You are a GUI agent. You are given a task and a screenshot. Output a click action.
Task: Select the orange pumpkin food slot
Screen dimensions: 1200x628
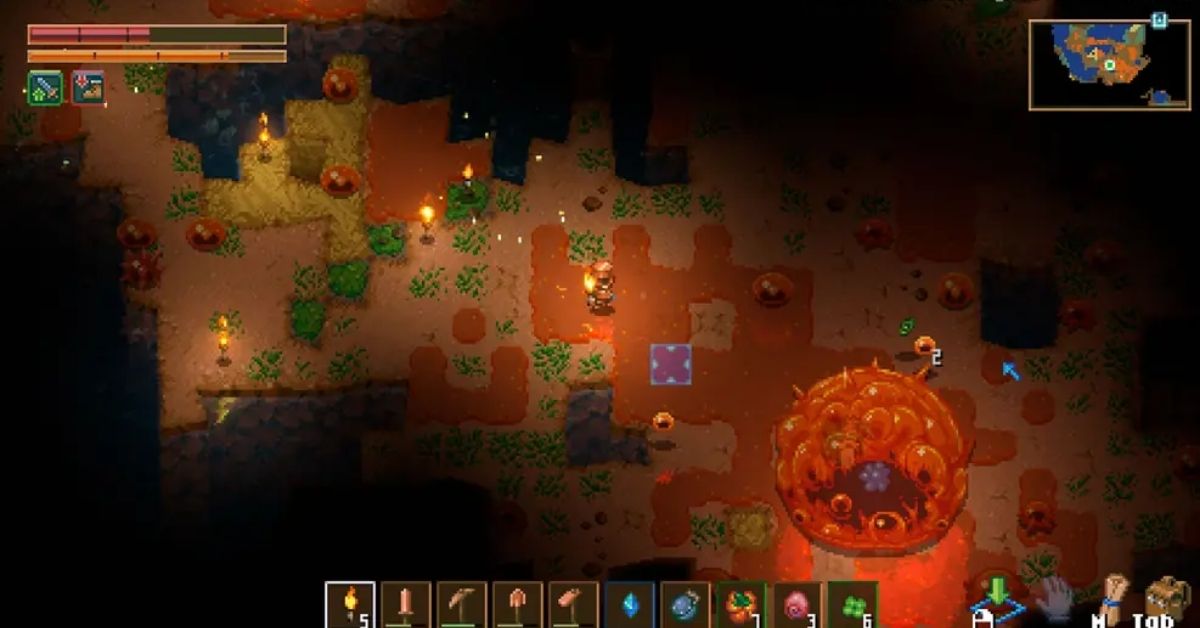pos(742,605)
